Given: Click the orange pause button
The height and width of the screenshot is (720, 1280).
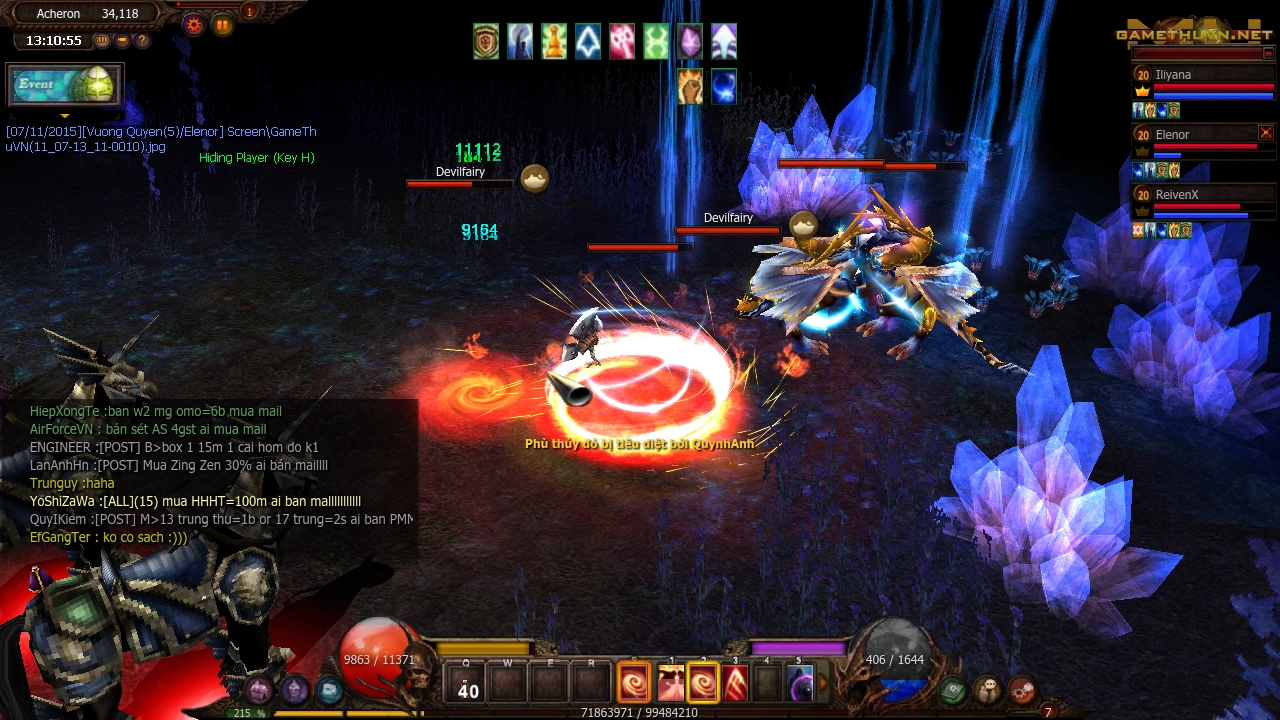Looking at the screenshot, I should (x=222, y=25).
